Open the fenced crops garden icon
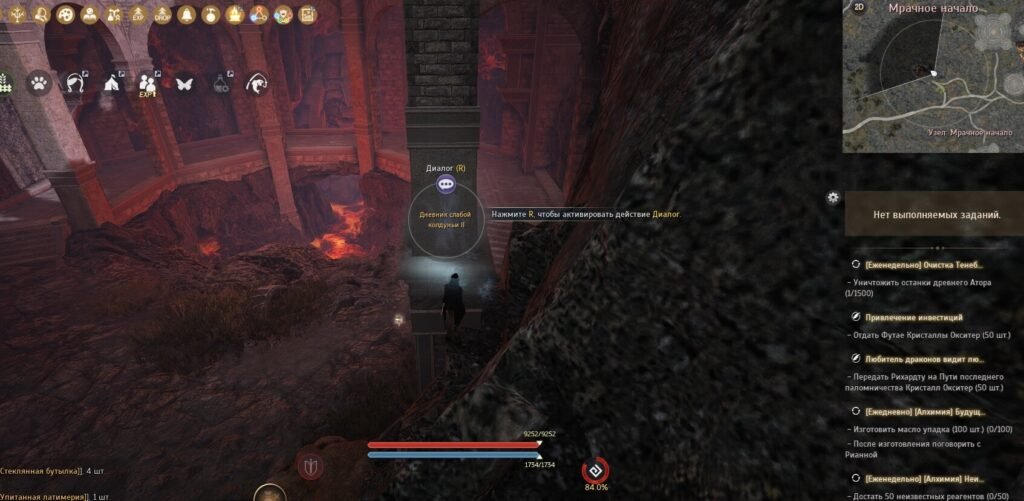This screenshot has width=1024, height=501. tap(4, 83)
